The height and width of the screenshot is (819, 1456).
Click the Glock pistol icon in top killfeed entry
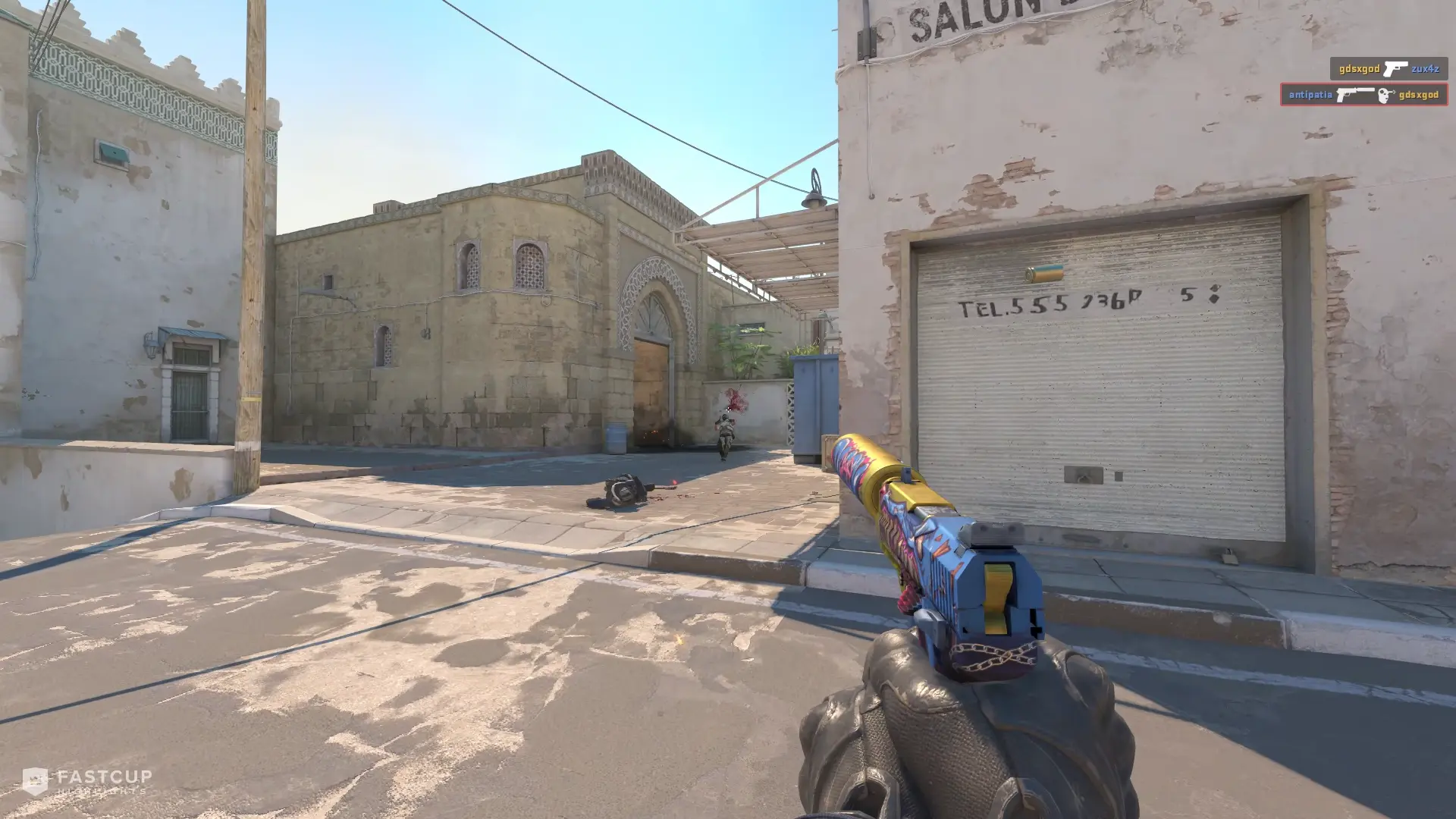pos(1396,69)
